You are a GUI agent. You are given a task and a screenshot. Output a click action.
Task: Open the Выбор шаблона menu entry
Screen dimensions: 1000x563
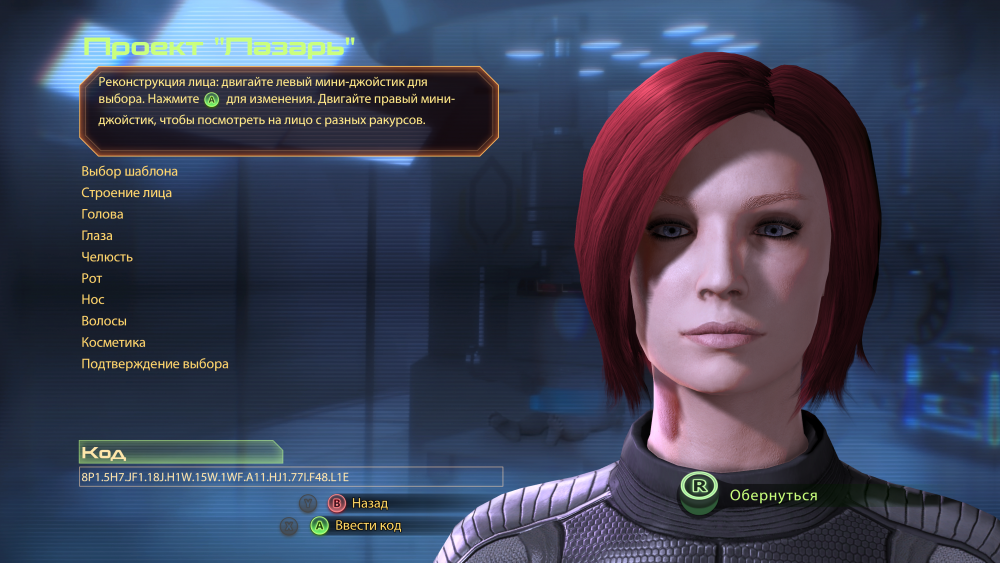(x=129, y=171)
